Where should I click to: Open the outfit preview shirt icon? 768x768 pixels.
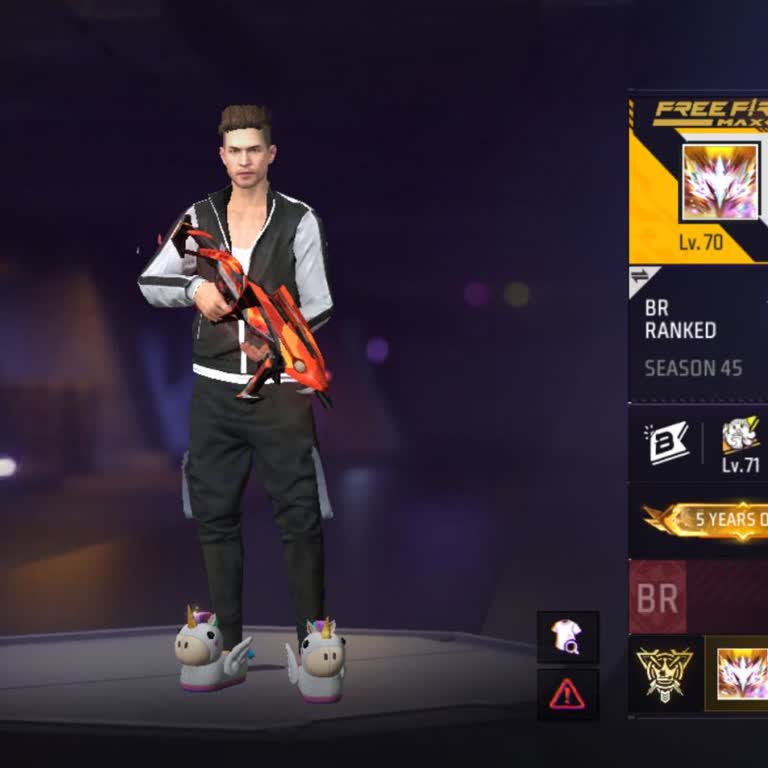point(567,637)
